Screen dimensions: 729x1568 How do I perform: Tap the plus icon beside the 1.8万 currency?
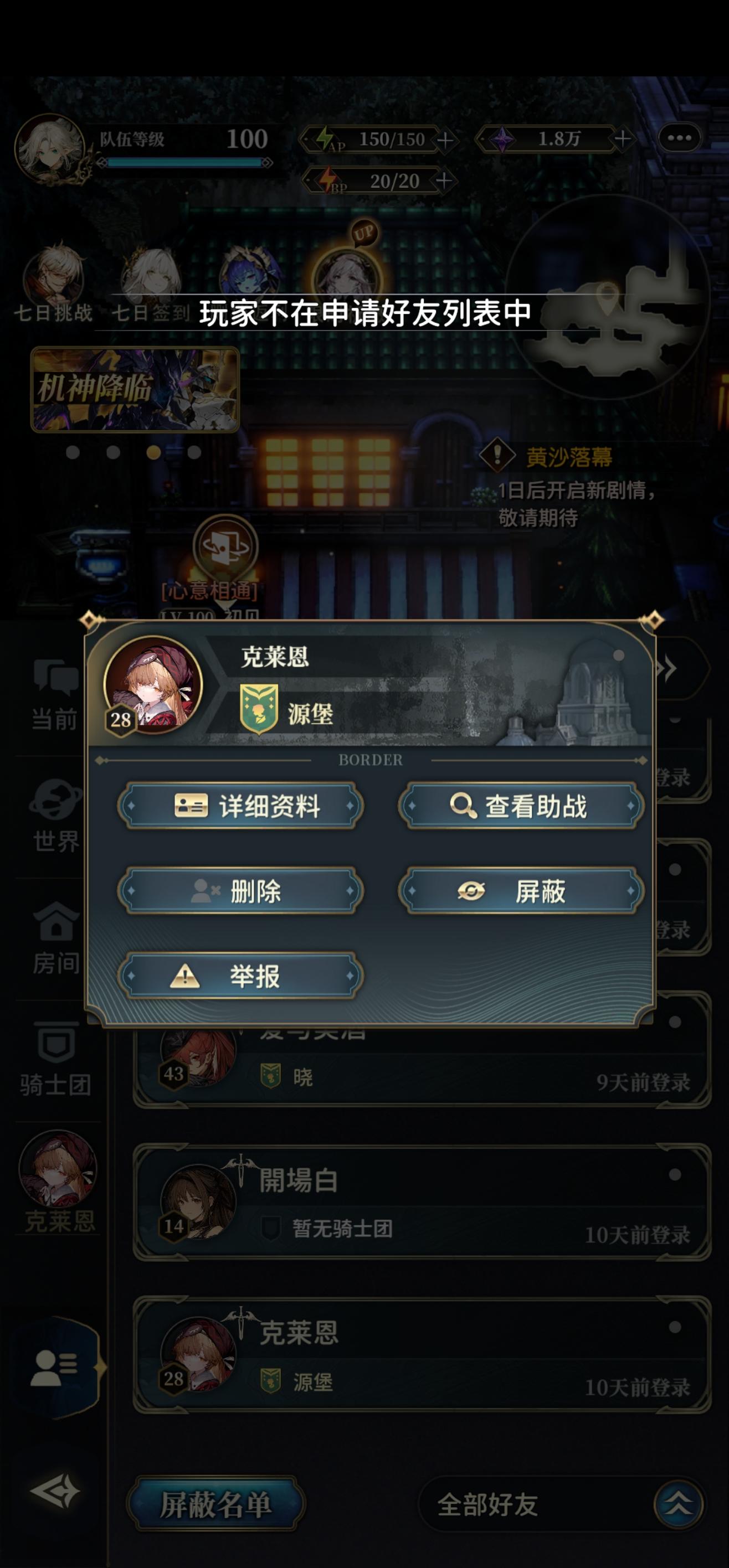pyautogui.click(x=623, y=141)
